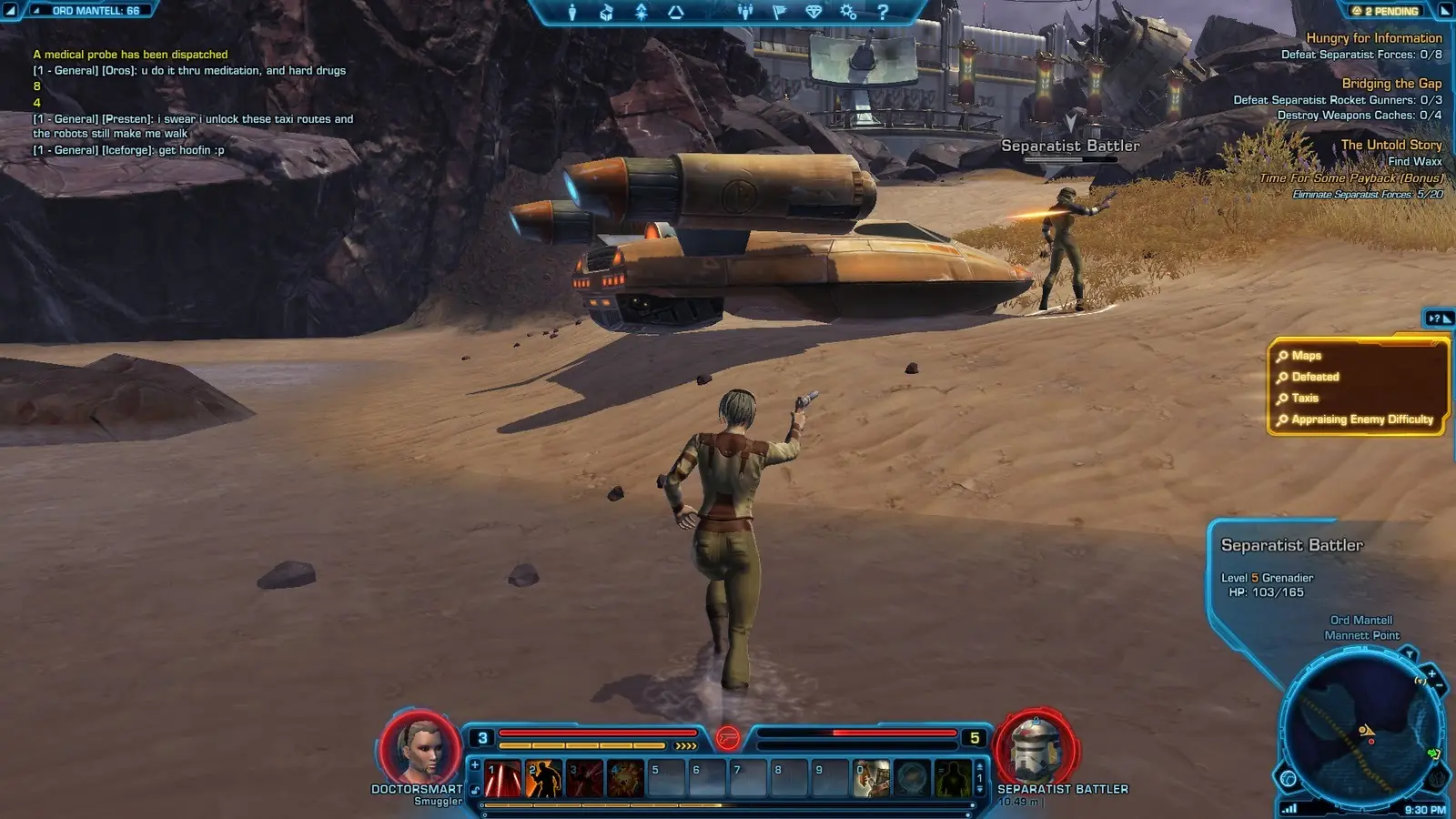Open the inventory crate icon in the top menu
The image size is (1456, 819).
[607, 12]
